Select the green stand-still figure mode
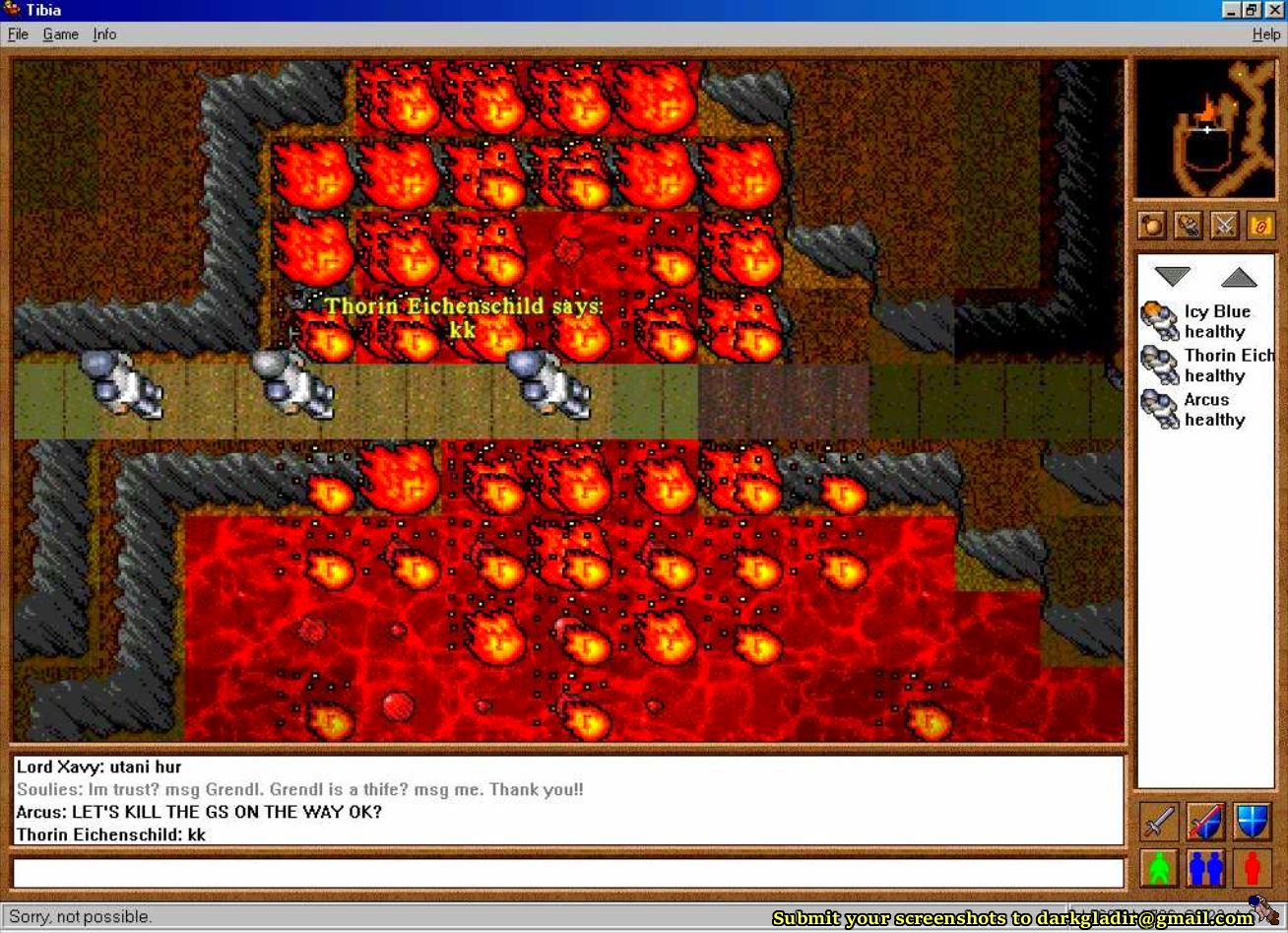 coord(1159,868)
